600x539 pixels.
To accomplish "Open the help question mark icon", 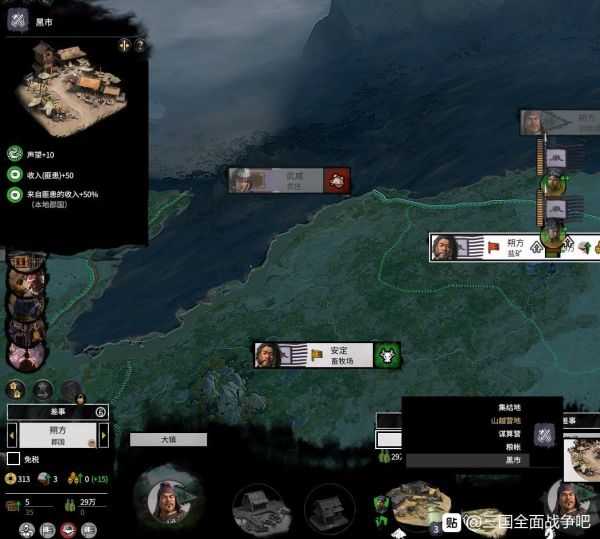I will click(140, 45).
